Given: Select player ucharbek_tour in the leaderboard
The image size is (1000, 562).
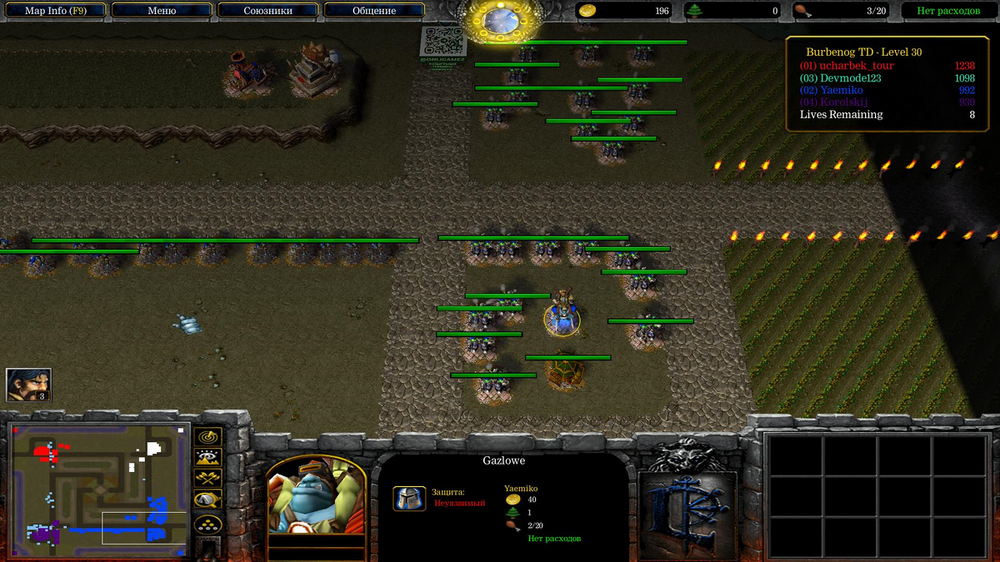Looking at the screenshot, I should pyautogui.click(x=846, y=66).
